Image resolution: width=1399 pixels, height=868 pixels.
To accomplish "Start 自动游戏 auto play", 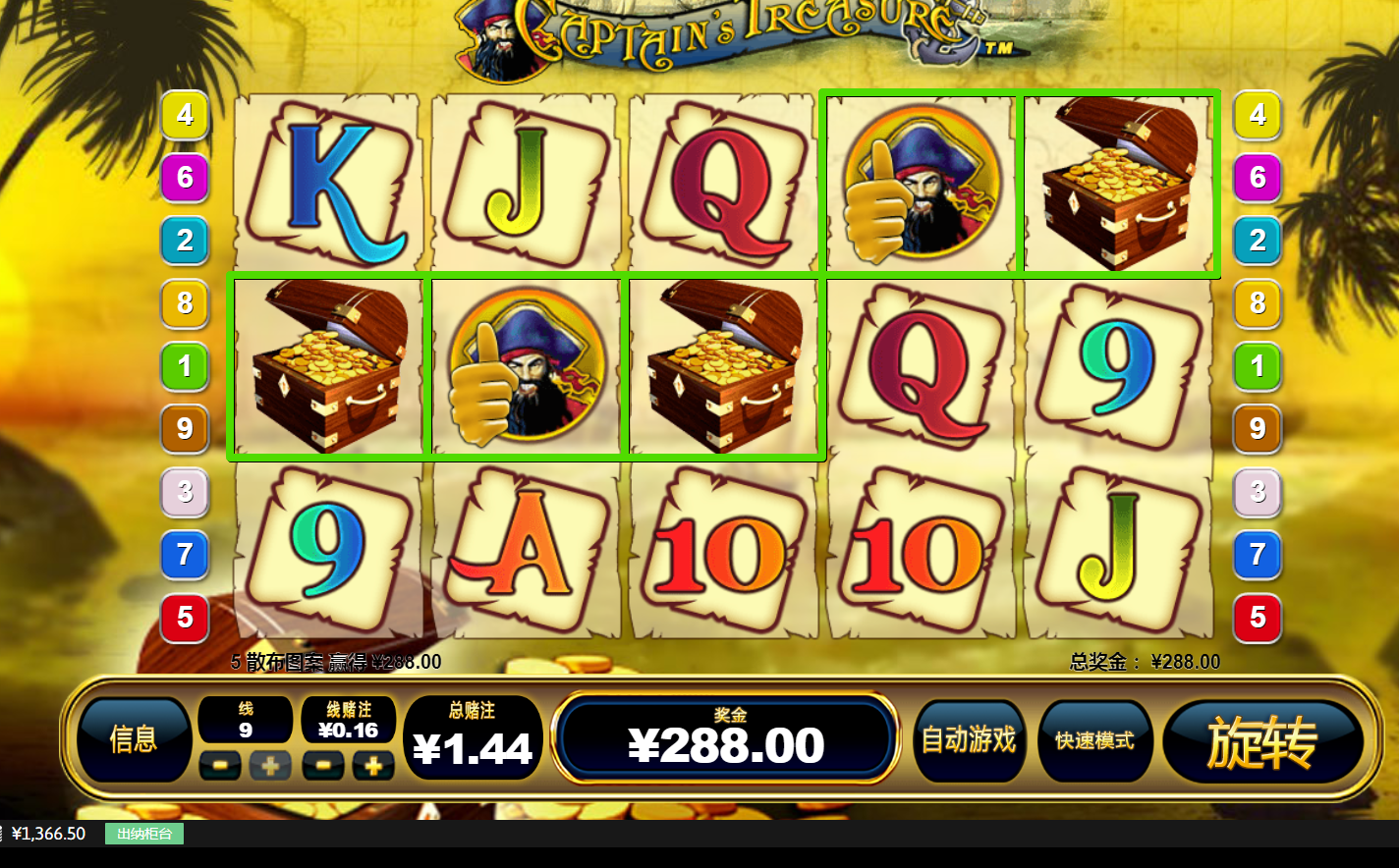I will point(969,740).
